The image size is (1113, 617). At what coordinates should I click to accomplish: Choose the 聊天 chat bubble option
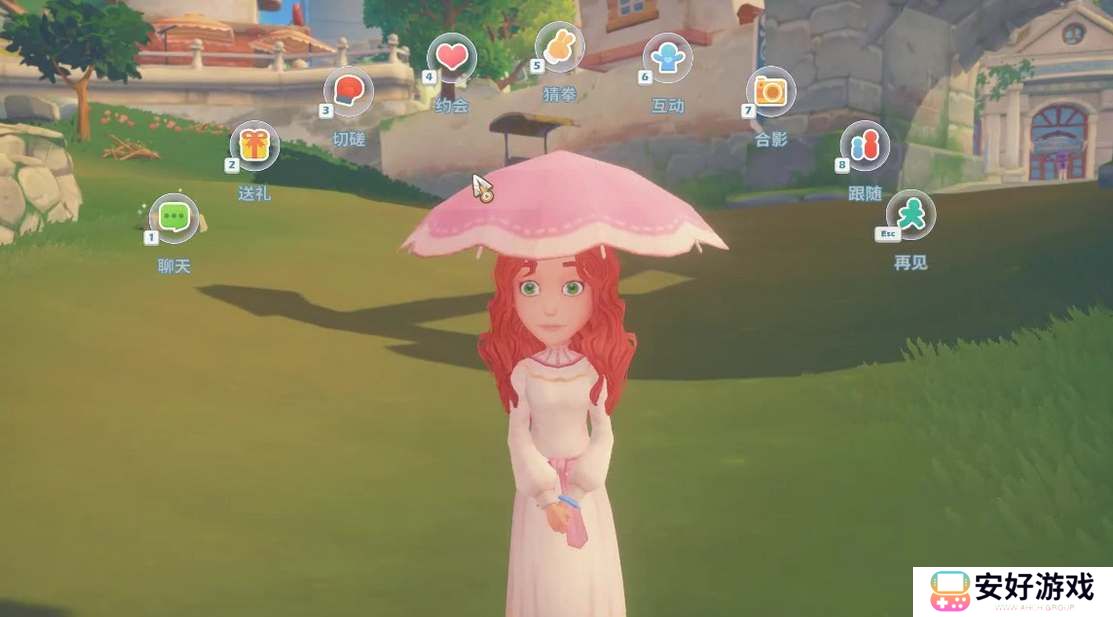tap(174, 218)
